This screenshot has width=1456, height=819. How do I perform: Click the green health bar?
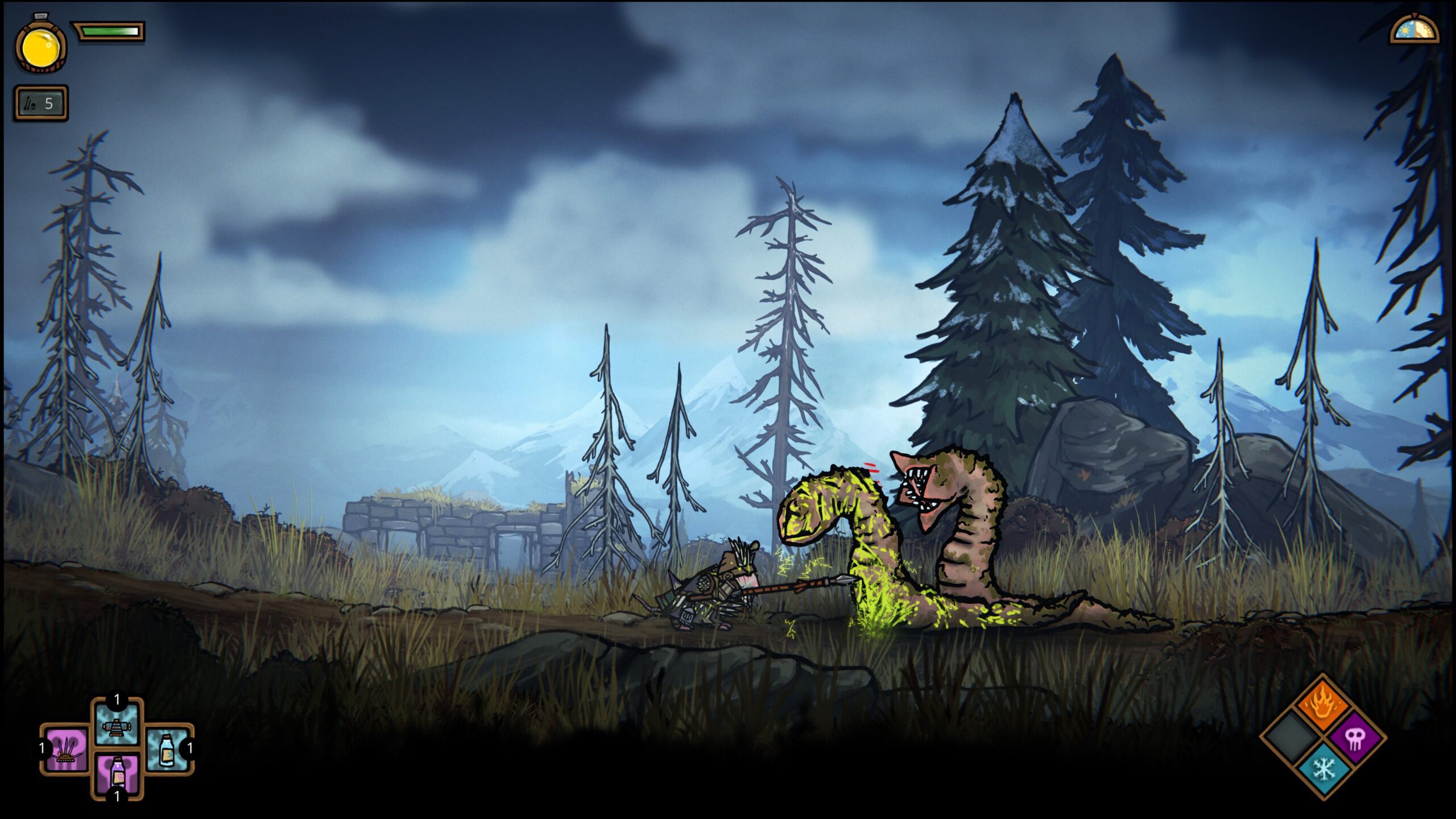coord(108,31)
